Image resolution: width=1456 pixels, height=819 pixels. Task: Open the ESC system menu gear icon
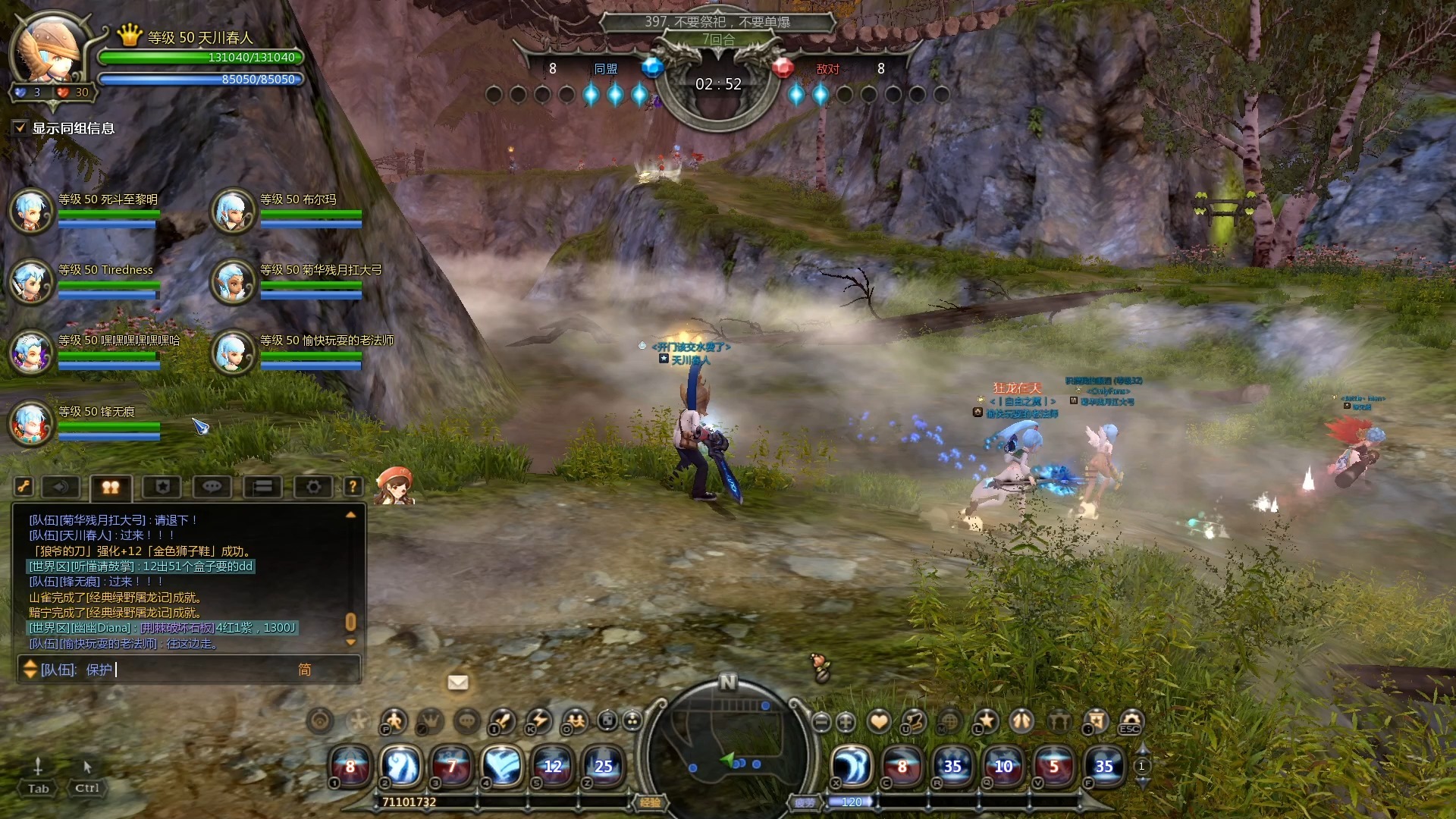pyautogui.click(x=1131, y=720)
